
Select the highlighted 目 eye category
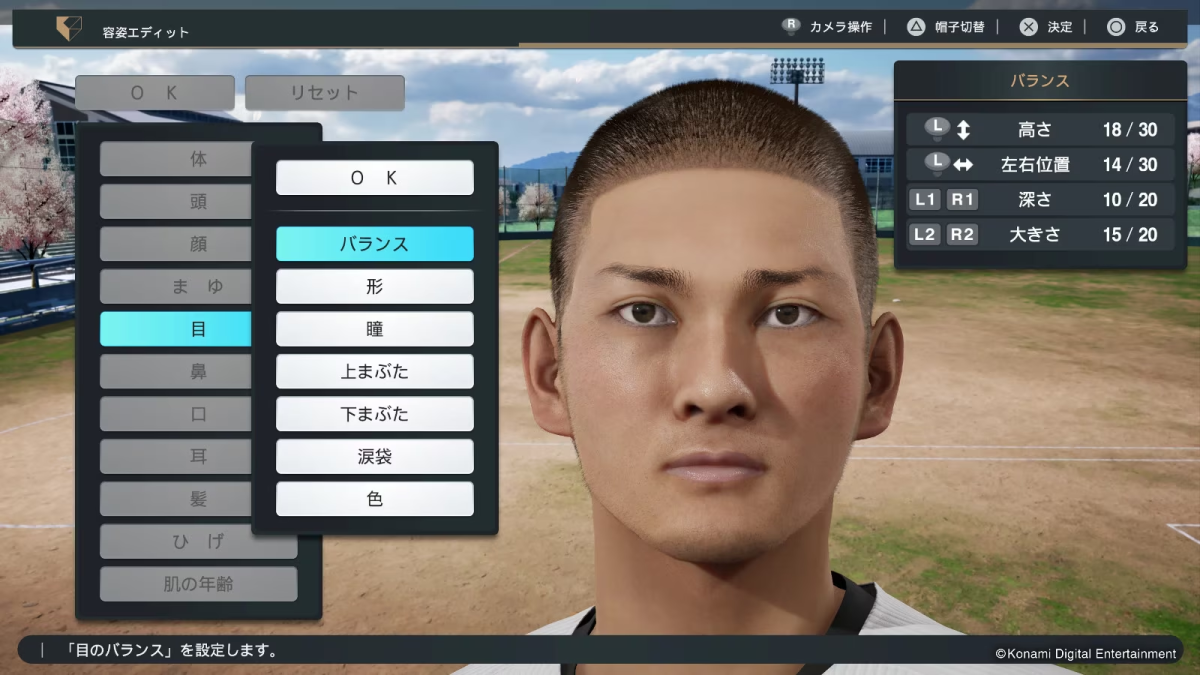[175, 329]
